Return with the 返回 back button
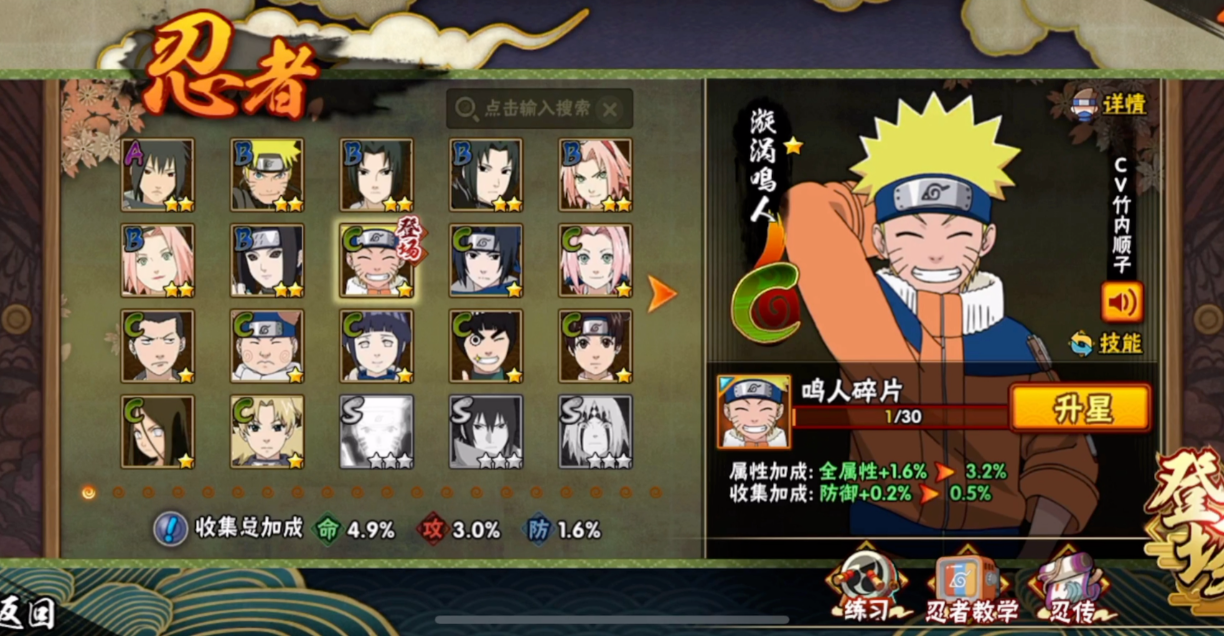This screenshot has height=636, width=1224. pyautogui.click(x=27, y=612)
